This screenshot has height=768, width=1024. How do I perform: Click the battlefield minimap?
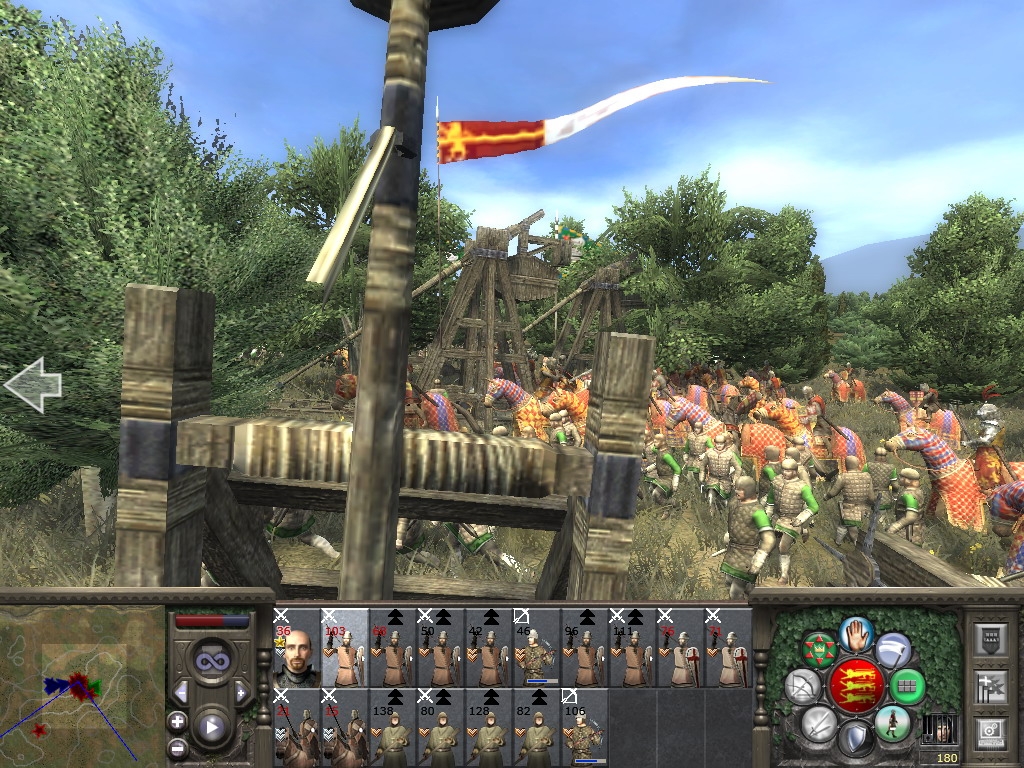click(x=82, y=686)
